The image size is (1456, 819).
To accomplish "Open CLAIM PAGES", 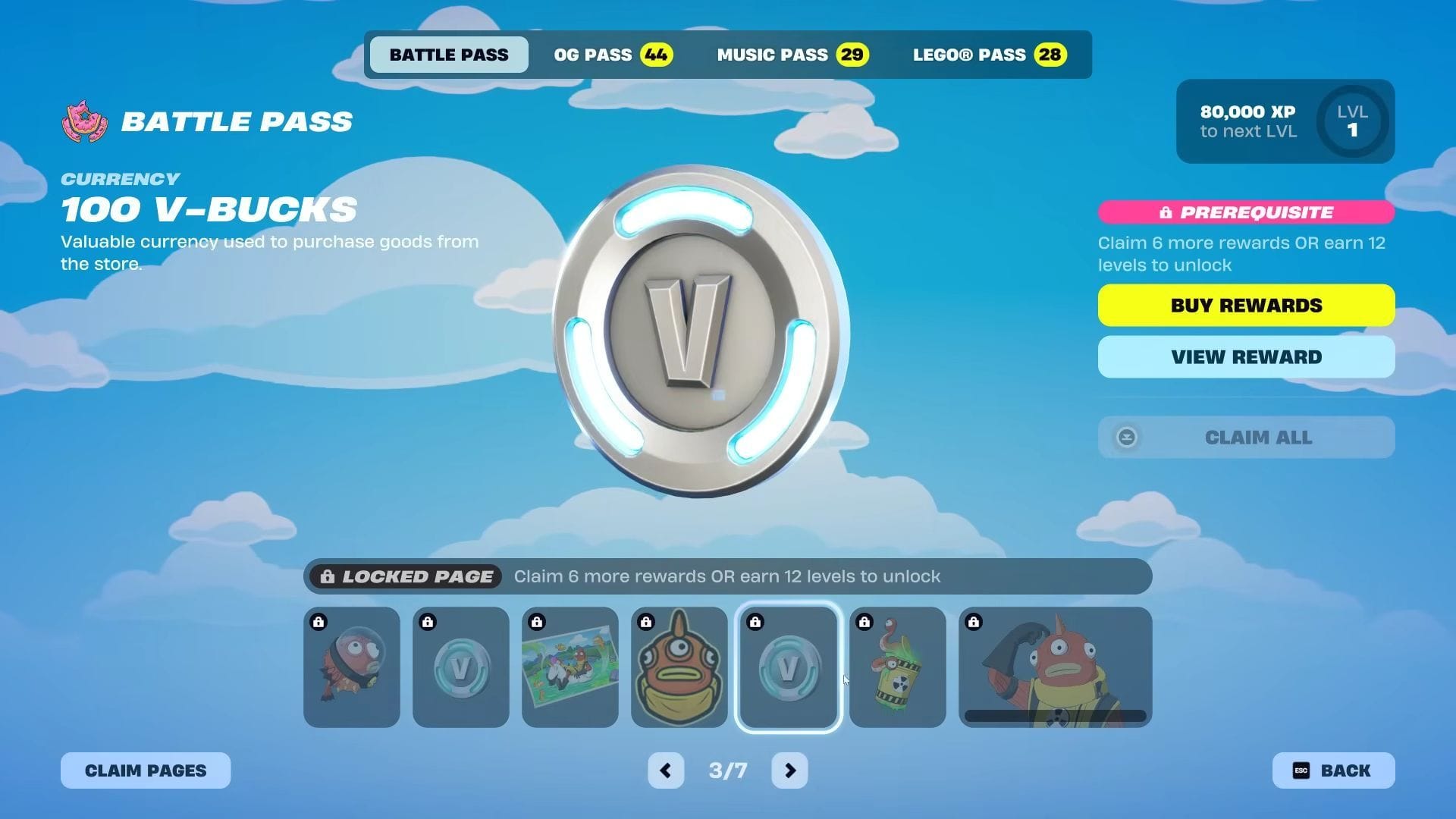I will click(x=145, y=770).
